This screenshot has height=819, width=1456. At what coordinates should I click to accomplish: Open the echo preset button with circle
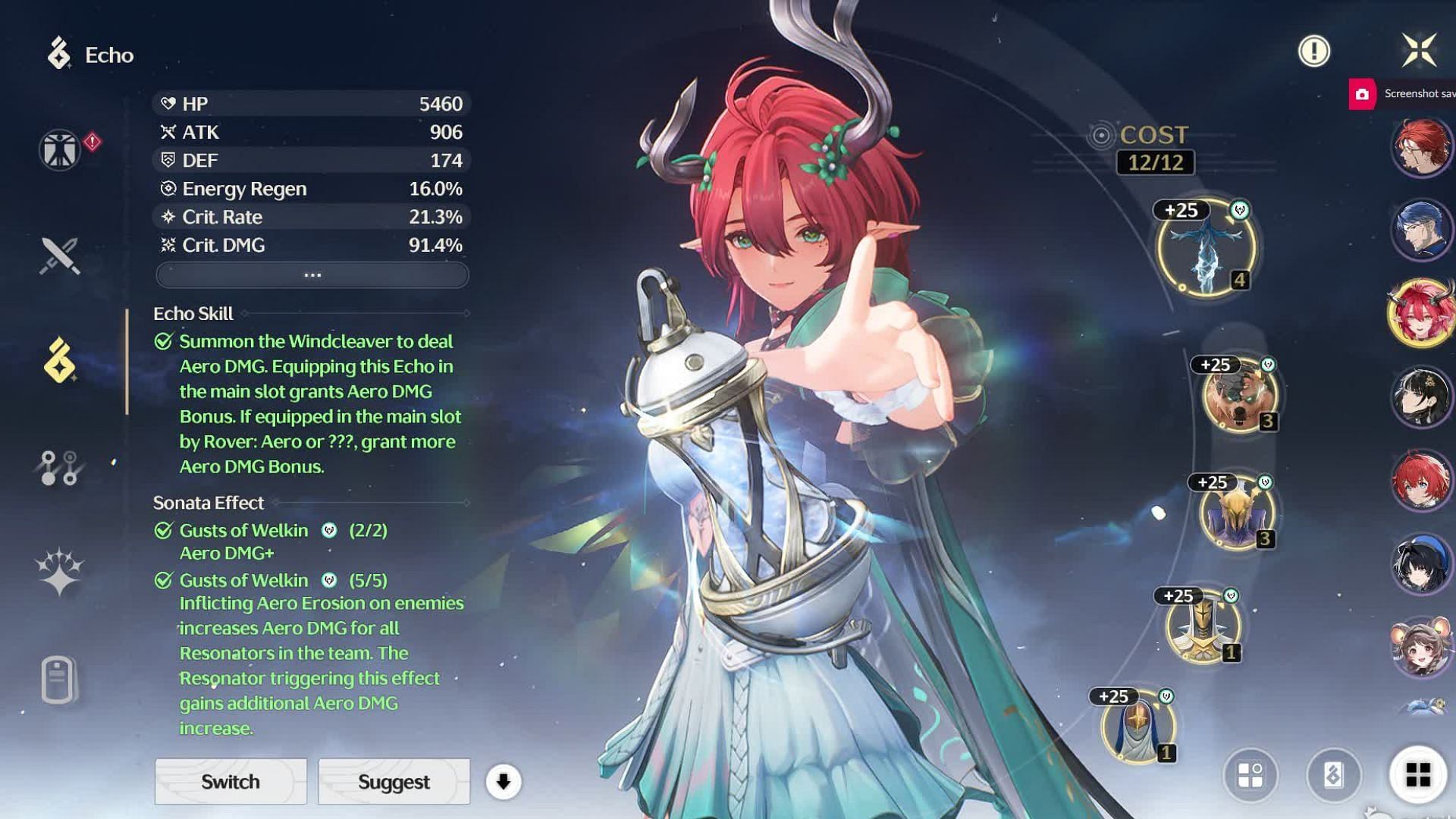1250,775
